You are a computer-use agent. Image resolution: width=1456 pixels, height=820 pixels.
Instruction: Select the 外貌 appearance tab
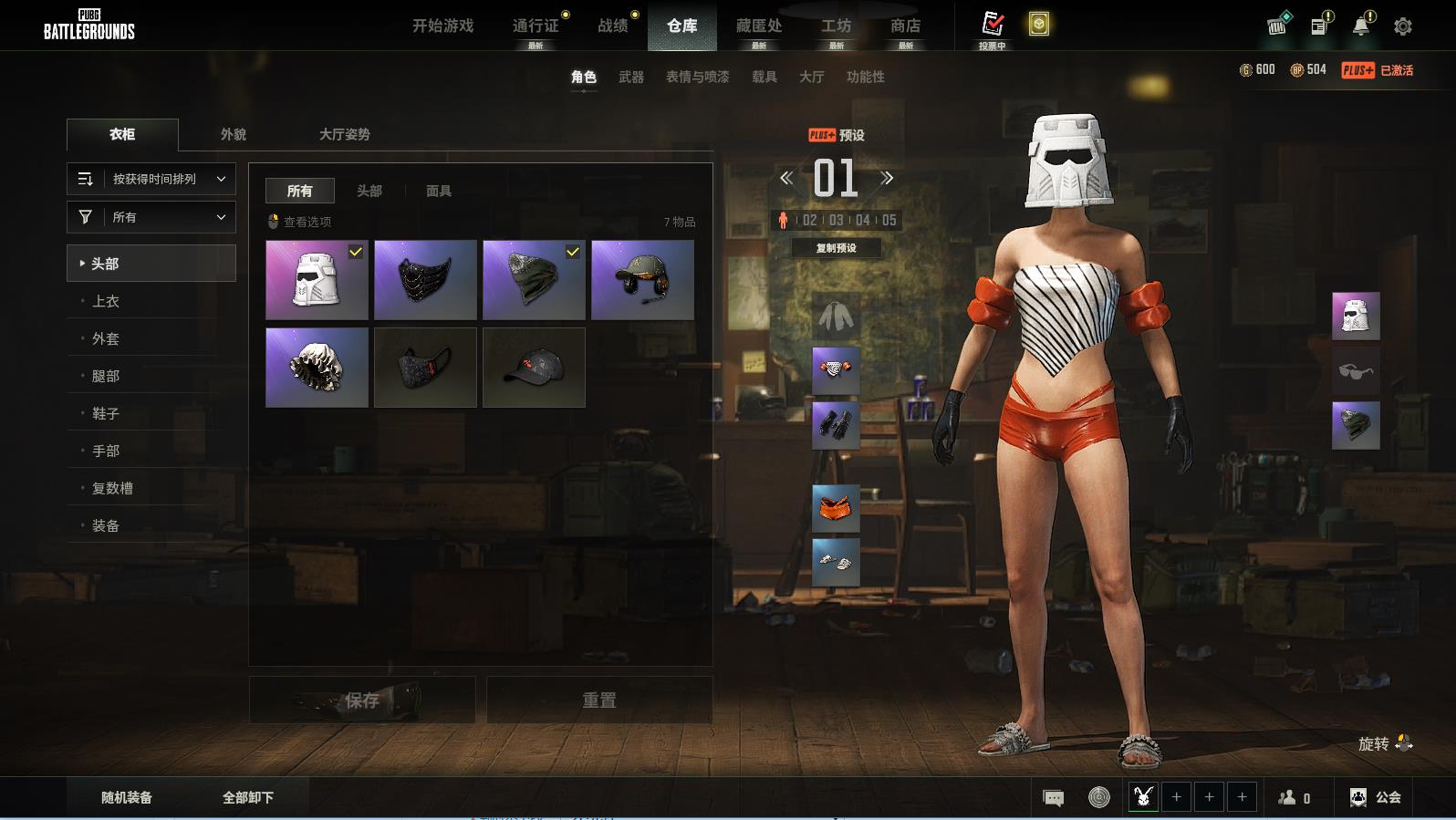[x=233, y=134]
